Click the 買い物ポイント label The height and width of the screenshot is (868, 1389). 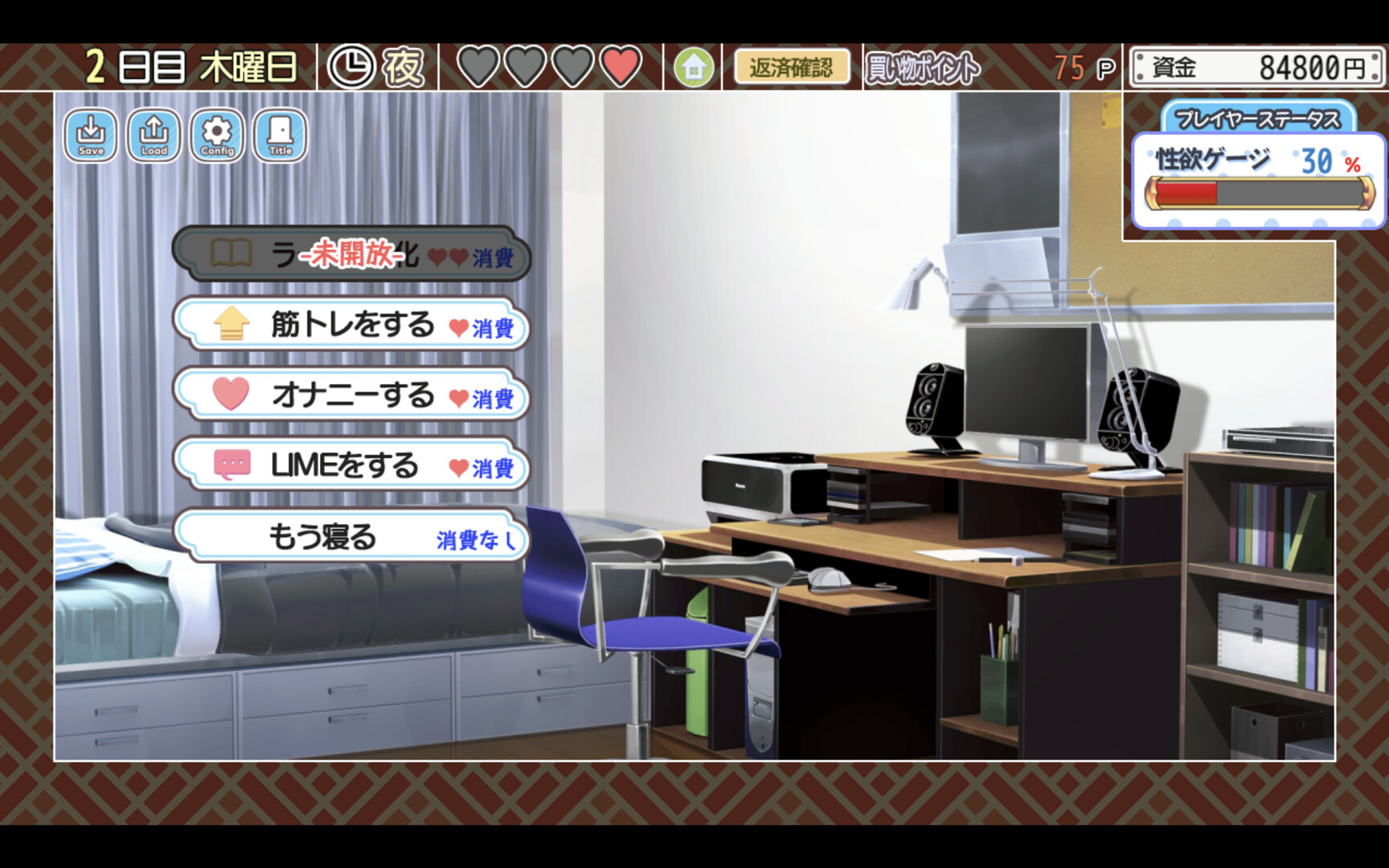pos(920,68)
